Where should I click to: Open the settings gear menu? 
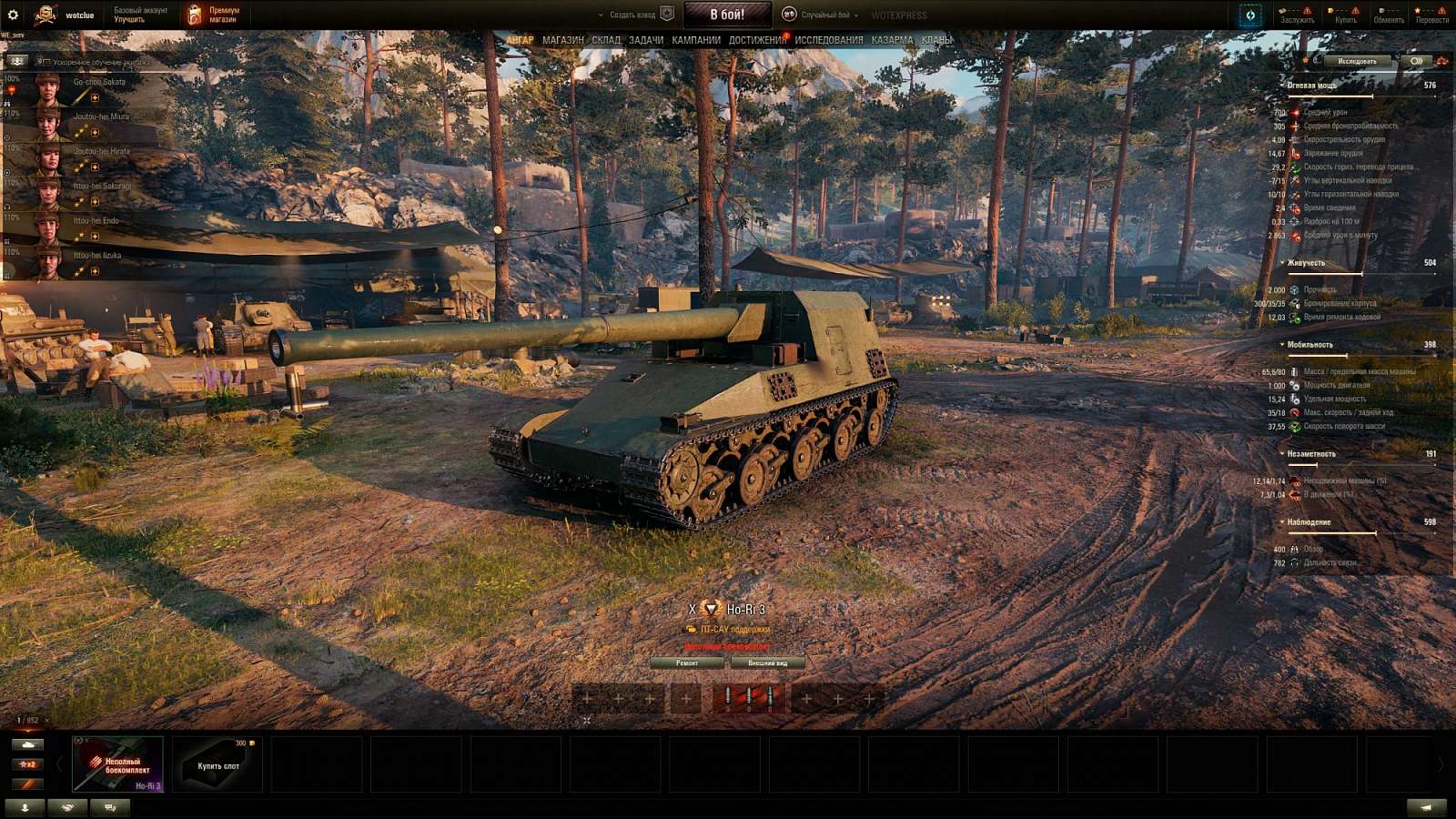(x=14, y=14)
